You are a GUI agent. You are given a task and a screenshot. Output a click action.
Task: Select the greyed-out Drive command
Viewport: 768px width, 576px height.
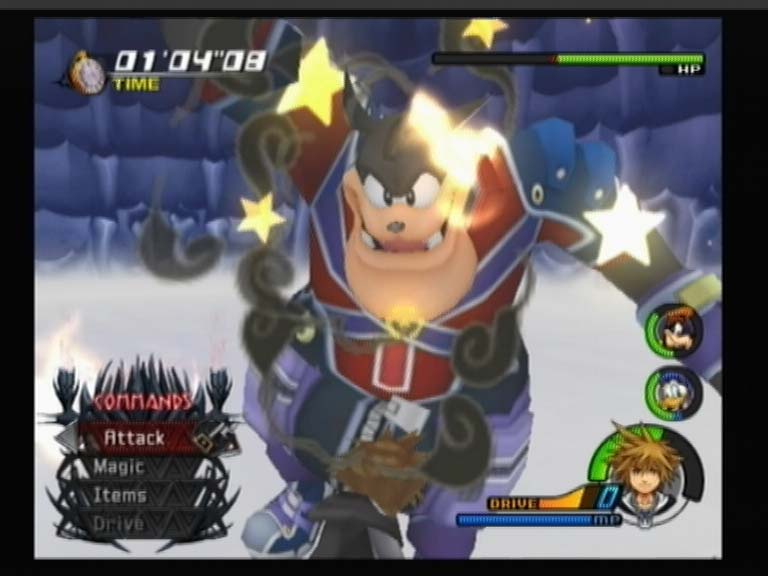(x=119, y=523)
